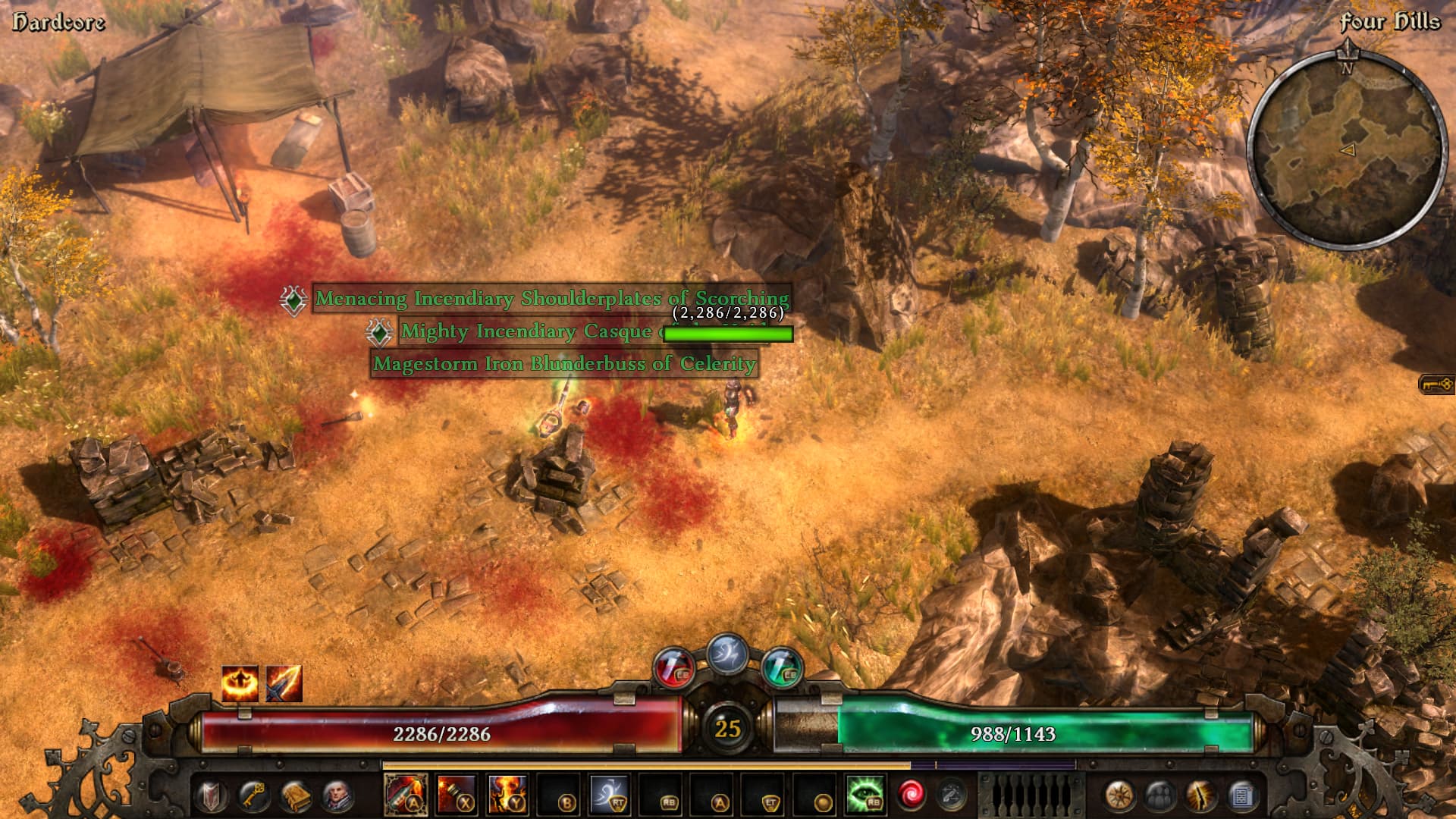Drink the green energy potion
Image resolution: width=1456 pixels, height=819 pixels.
tap(782, 668)
